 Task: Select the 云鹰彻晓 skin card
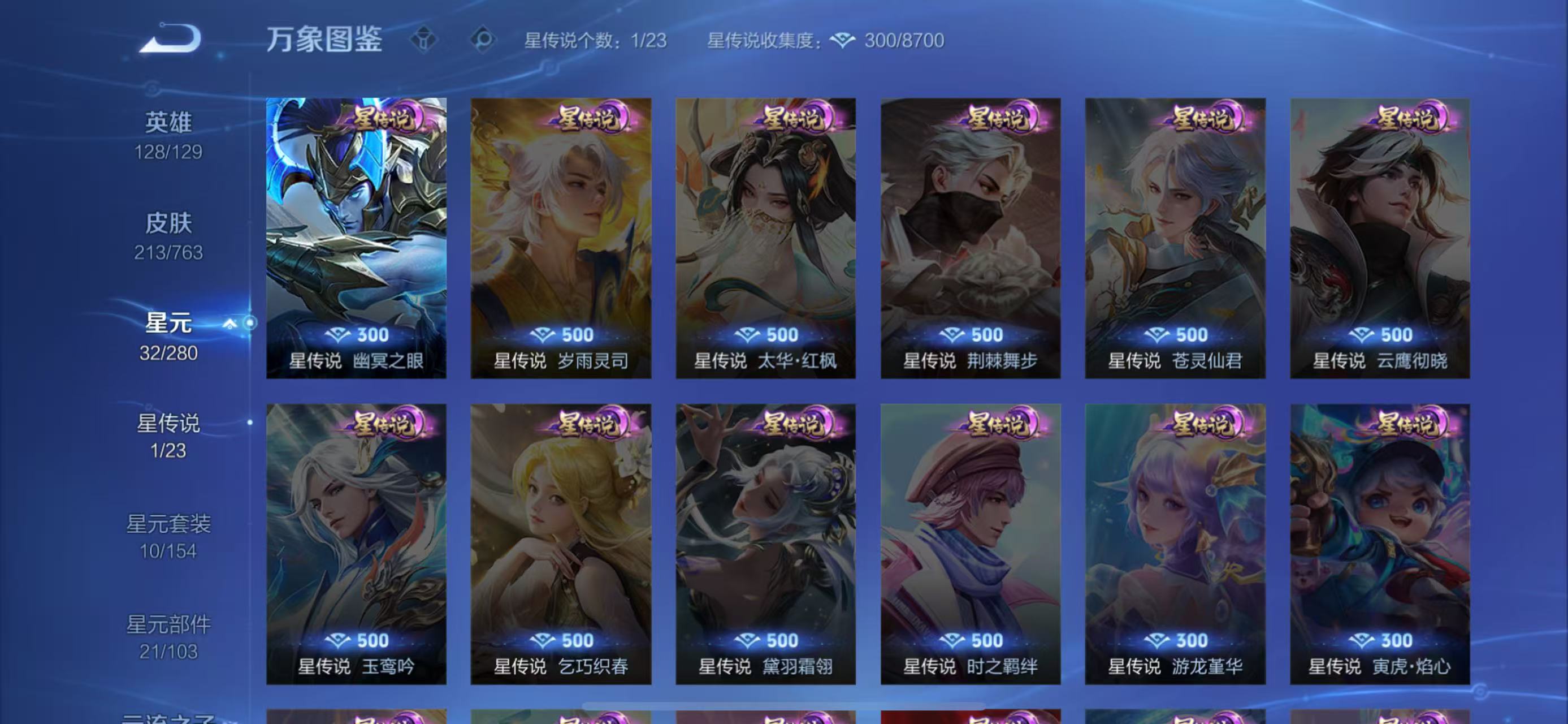[x=1379, y=238]
